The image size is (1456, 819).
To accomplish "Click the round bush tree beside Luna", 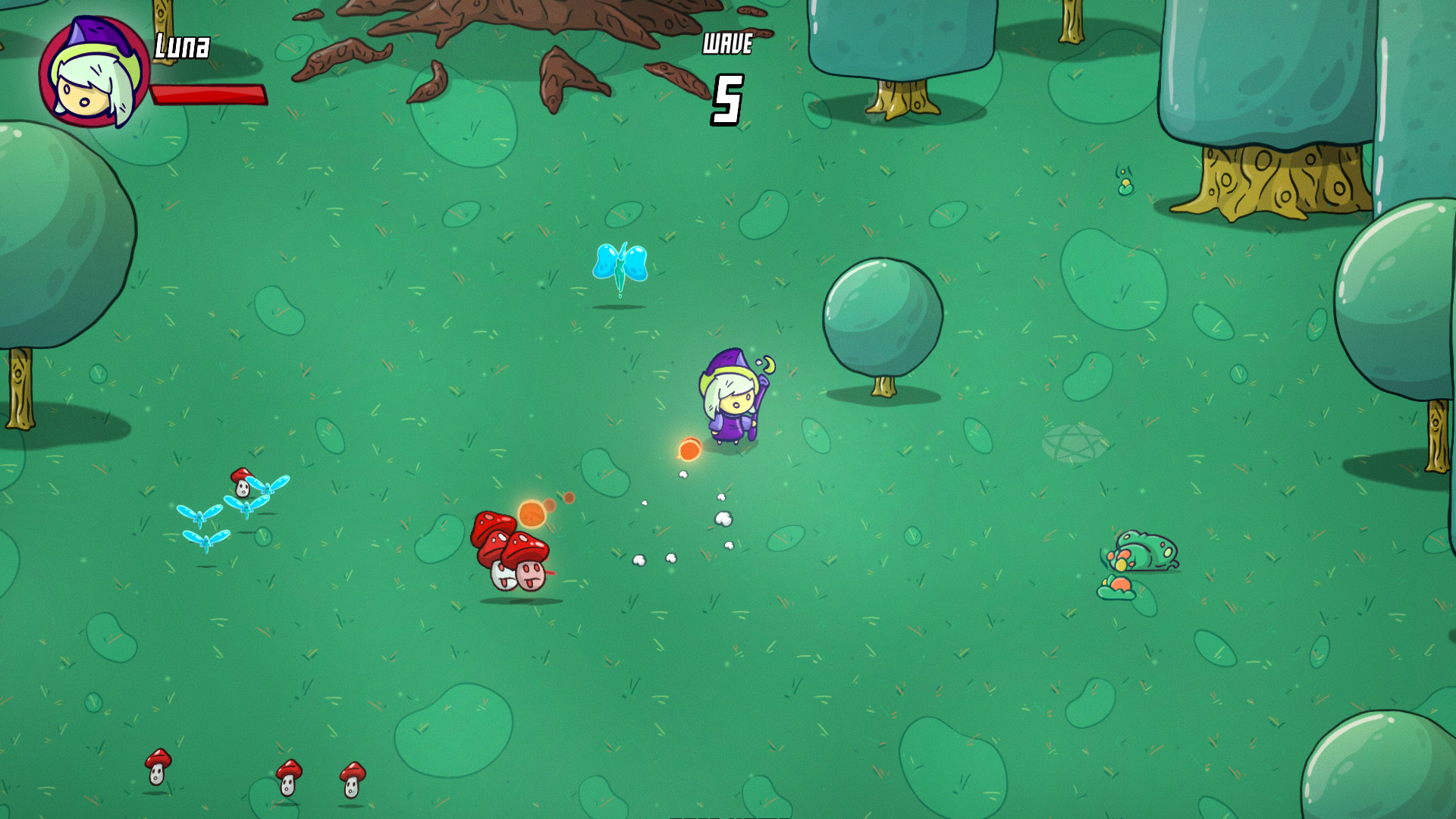I will point(882,315).
